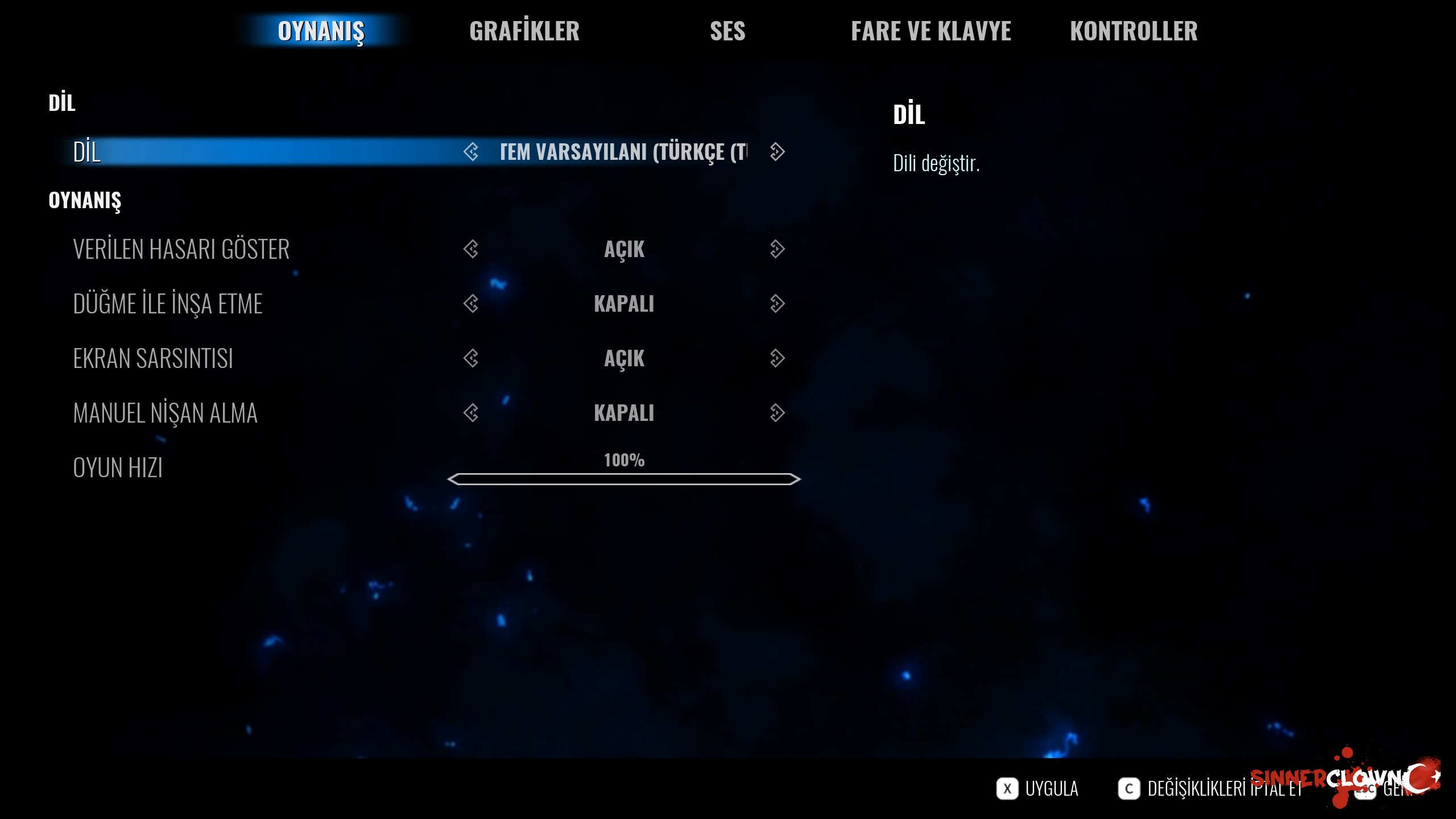The height and width of the screenshot is (819, 1456).
Task: Switch to the Ses tab
Action: [727, 31]
